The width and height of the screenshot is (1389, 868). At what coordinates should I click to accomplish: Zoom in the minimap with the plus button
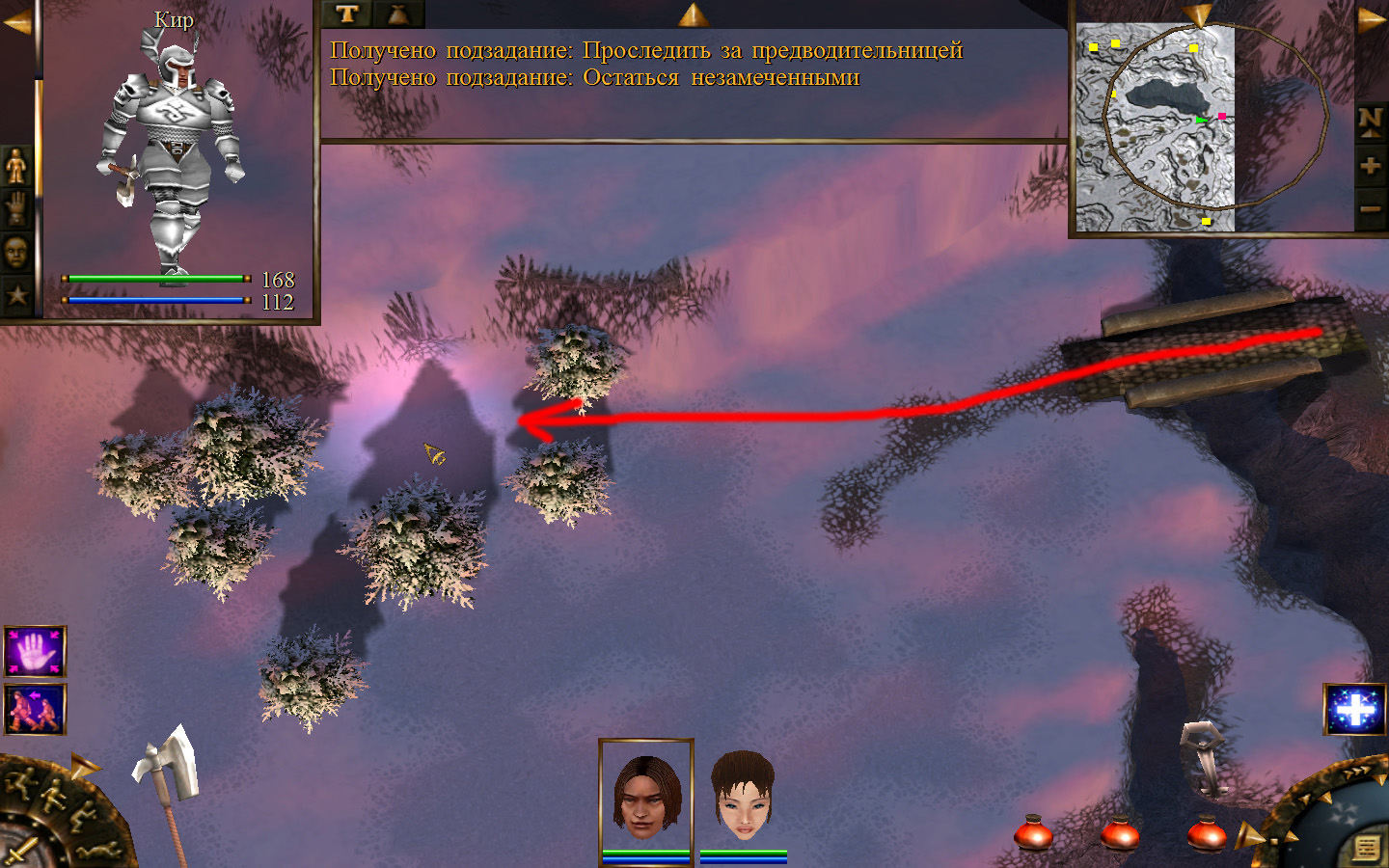click(1370, 166)
